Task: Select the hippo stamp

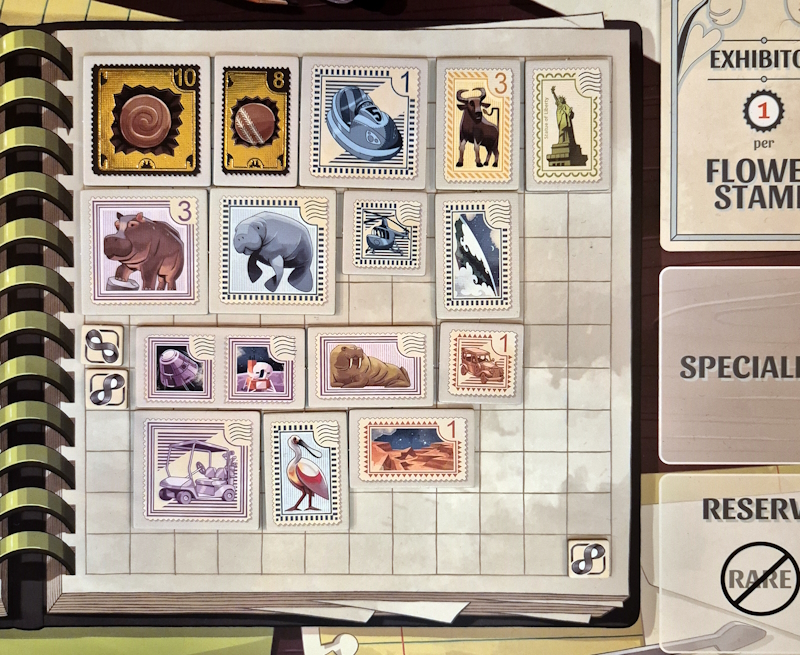Action: [x=144, y=250]
